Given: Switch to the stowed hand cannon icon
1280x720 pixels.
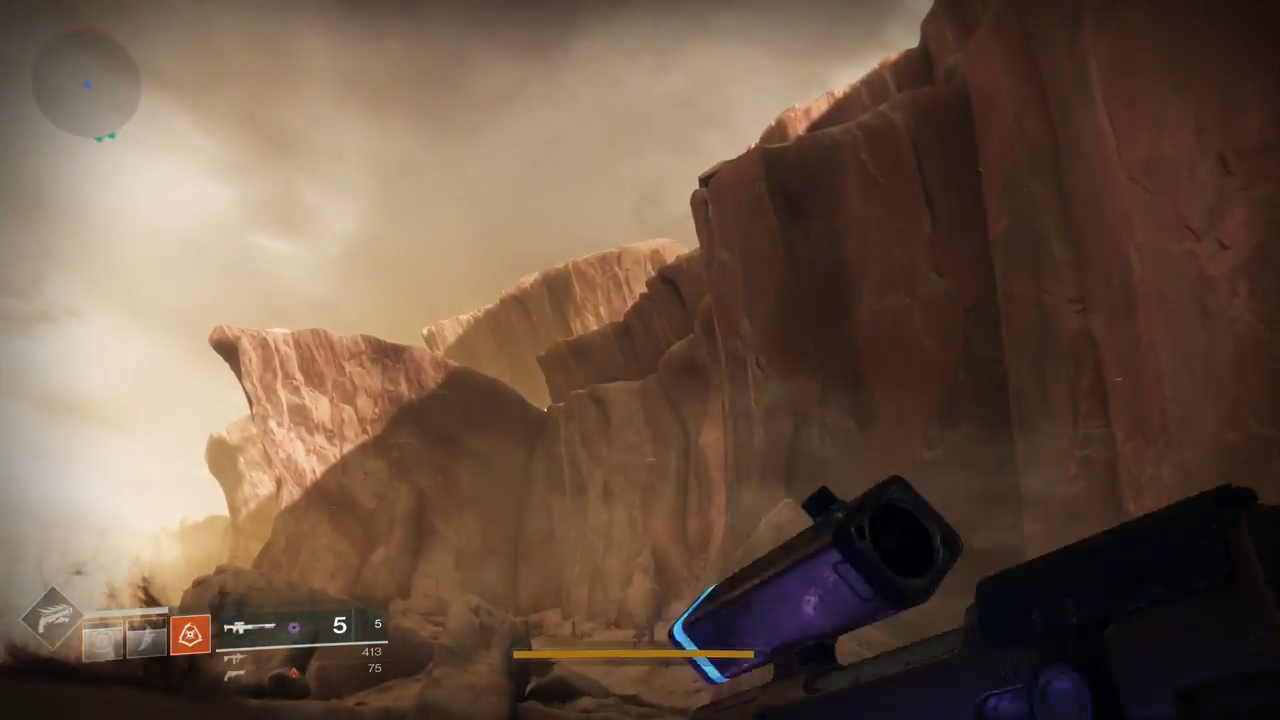Looking at the screenshot, I should (x=236, y=675).
